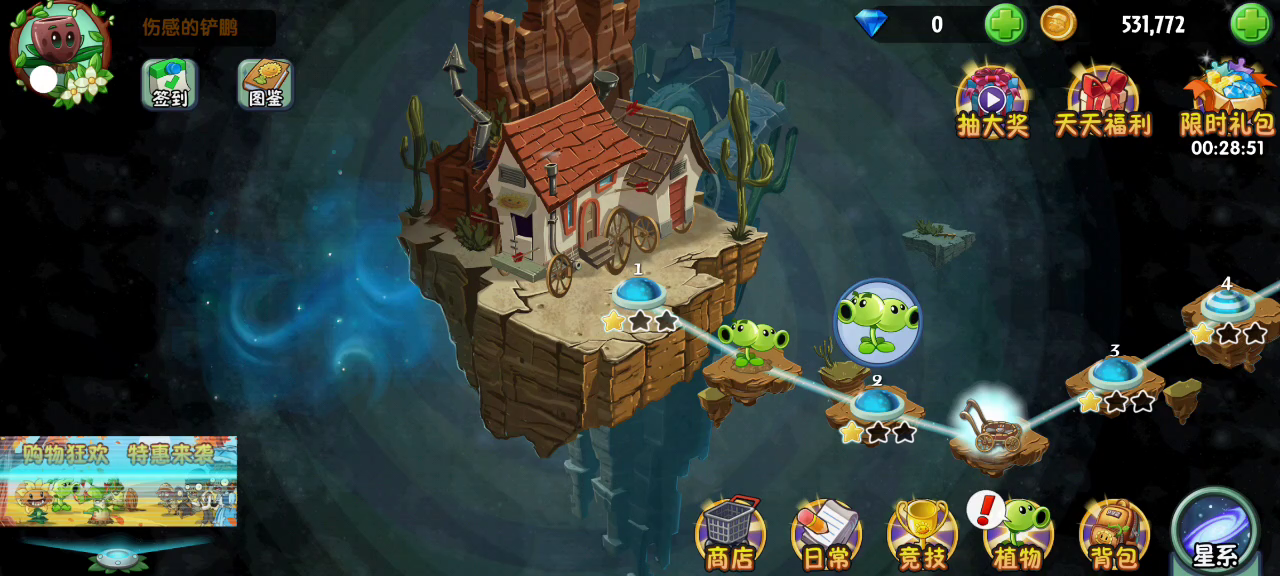Open the 星系 galaxy map
The width and height of the screenshot is (1280, 576).
tap(1215, 530)
